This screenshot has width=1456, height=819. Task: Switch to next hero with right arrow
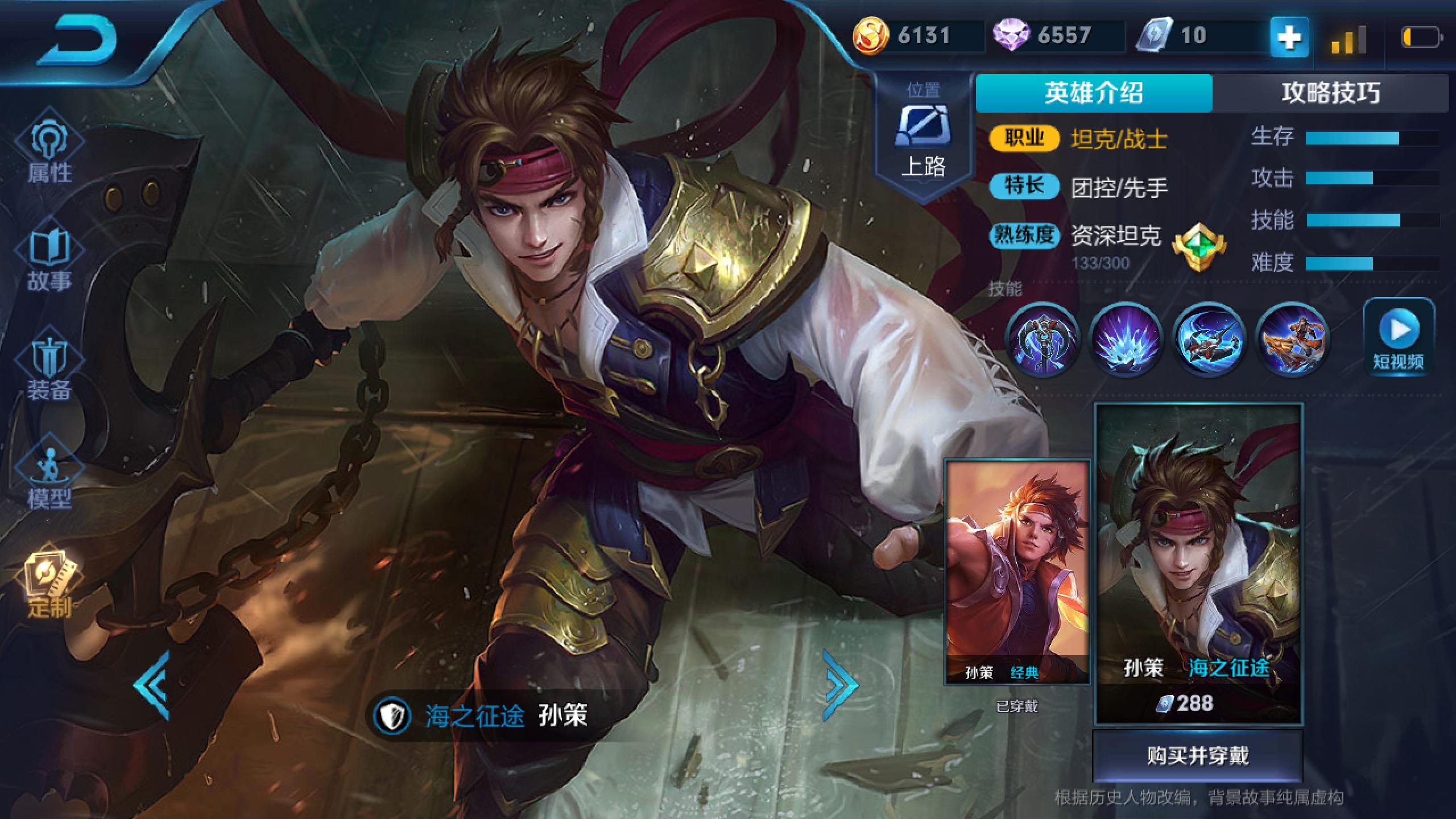839,685
